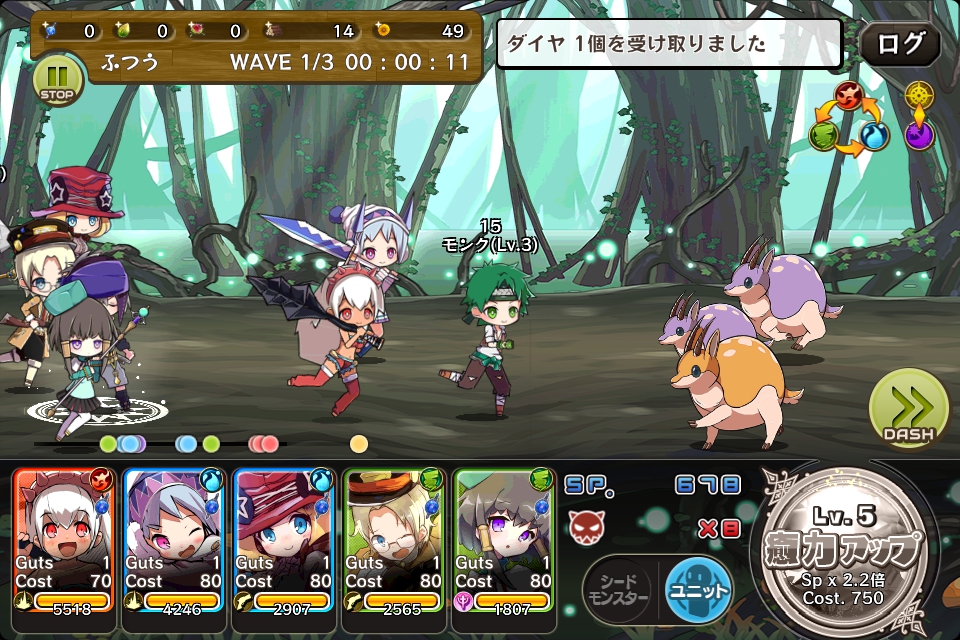Activate the DASH speed-up button
960x640 pixels.
pos(908,408)
